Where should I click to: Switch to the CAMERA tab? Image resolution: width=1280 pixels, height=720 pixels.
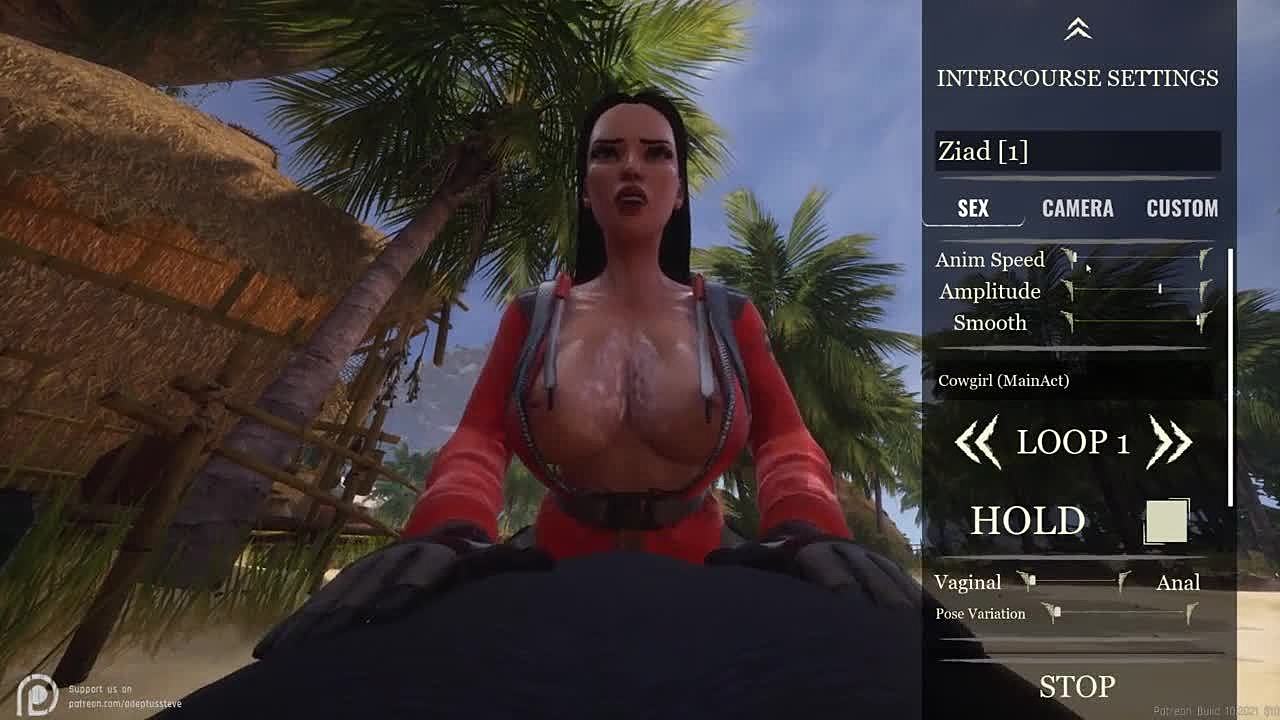[1077, 208]
